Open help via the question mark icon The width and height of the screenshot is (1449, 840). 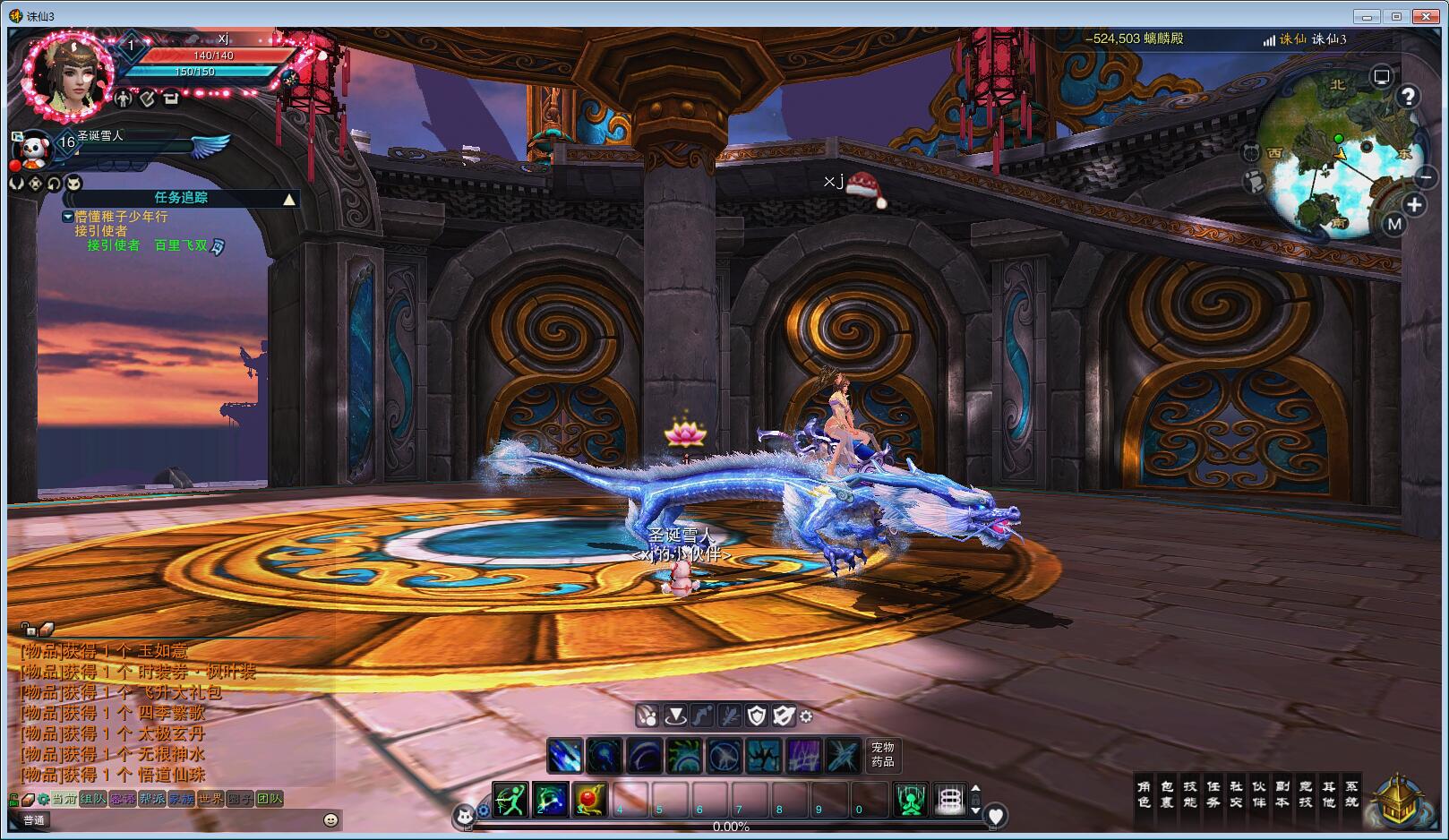click(1408, 97)
